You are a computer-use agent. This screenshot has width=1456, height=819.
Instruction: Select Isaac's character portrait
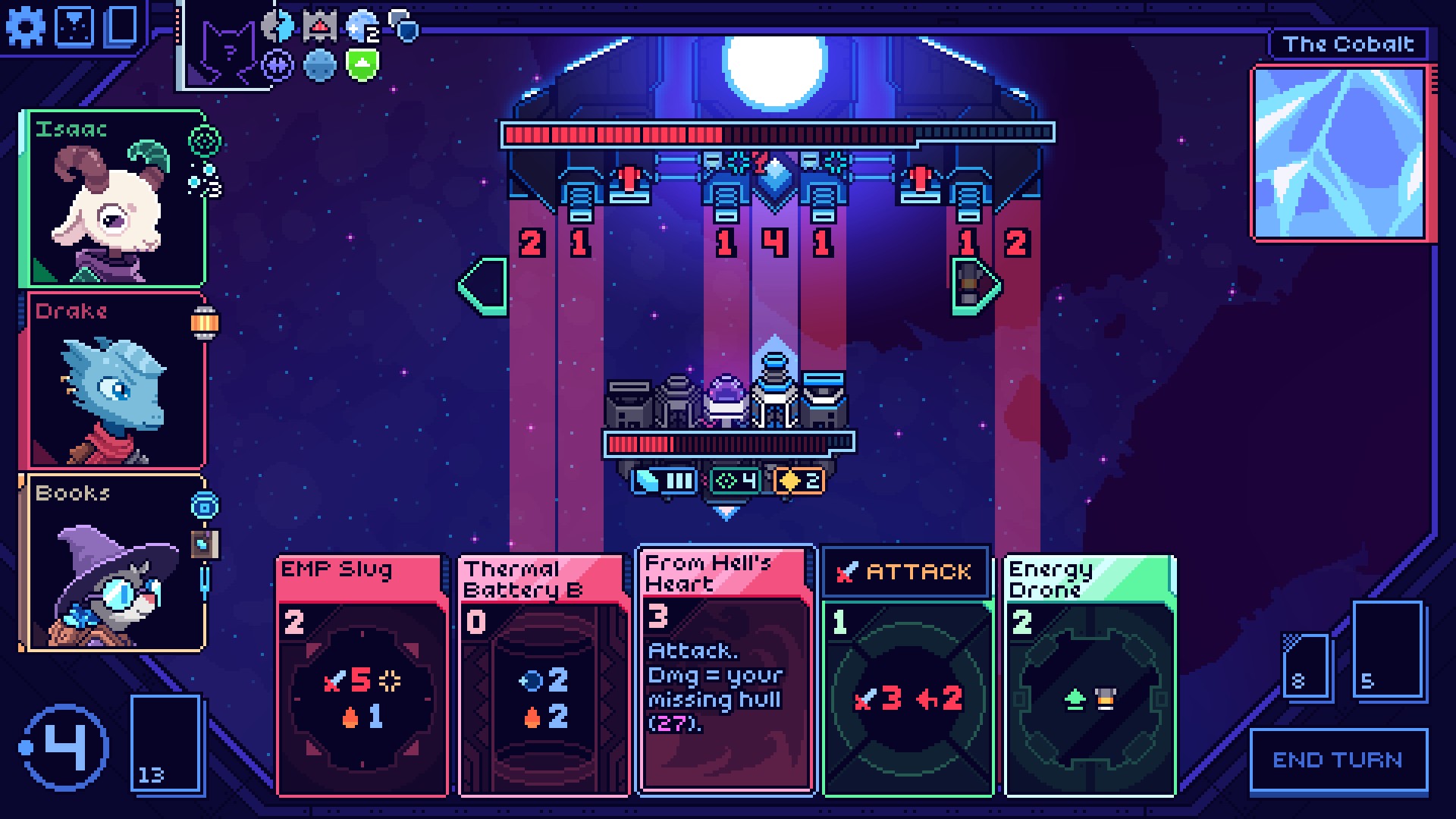click(x=114, y=199)
